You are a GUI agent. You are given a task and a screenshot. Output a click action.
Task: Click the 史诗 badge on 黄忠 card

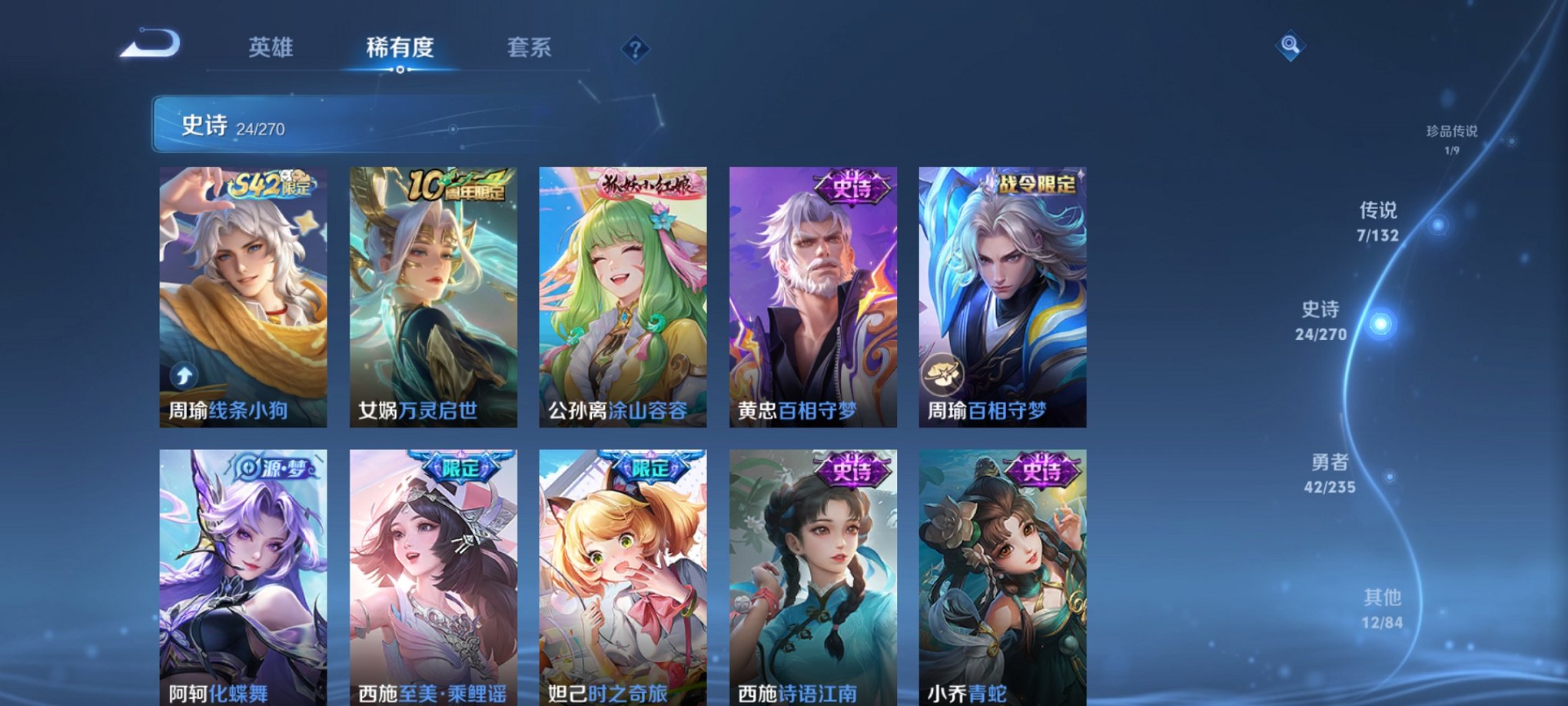(x=853, y=188)
